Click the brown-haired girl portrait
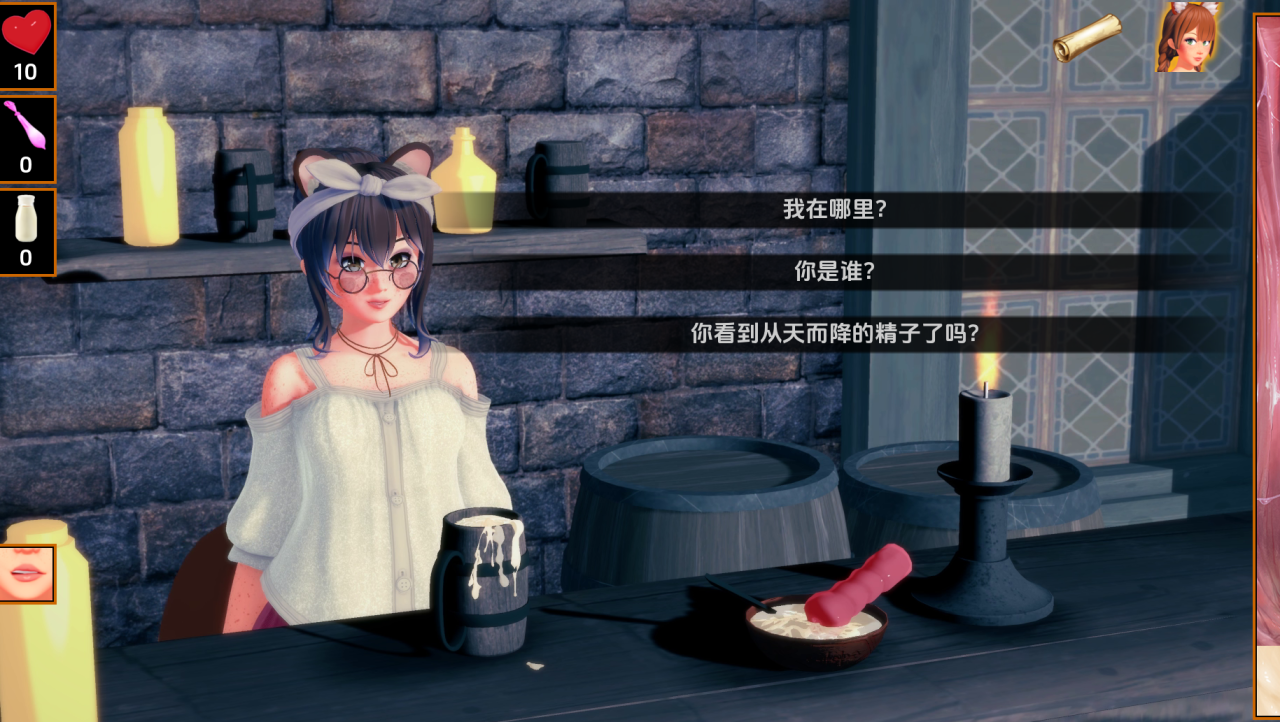This screenshot has width=1280, height=722. click(x=1188, y=37)
